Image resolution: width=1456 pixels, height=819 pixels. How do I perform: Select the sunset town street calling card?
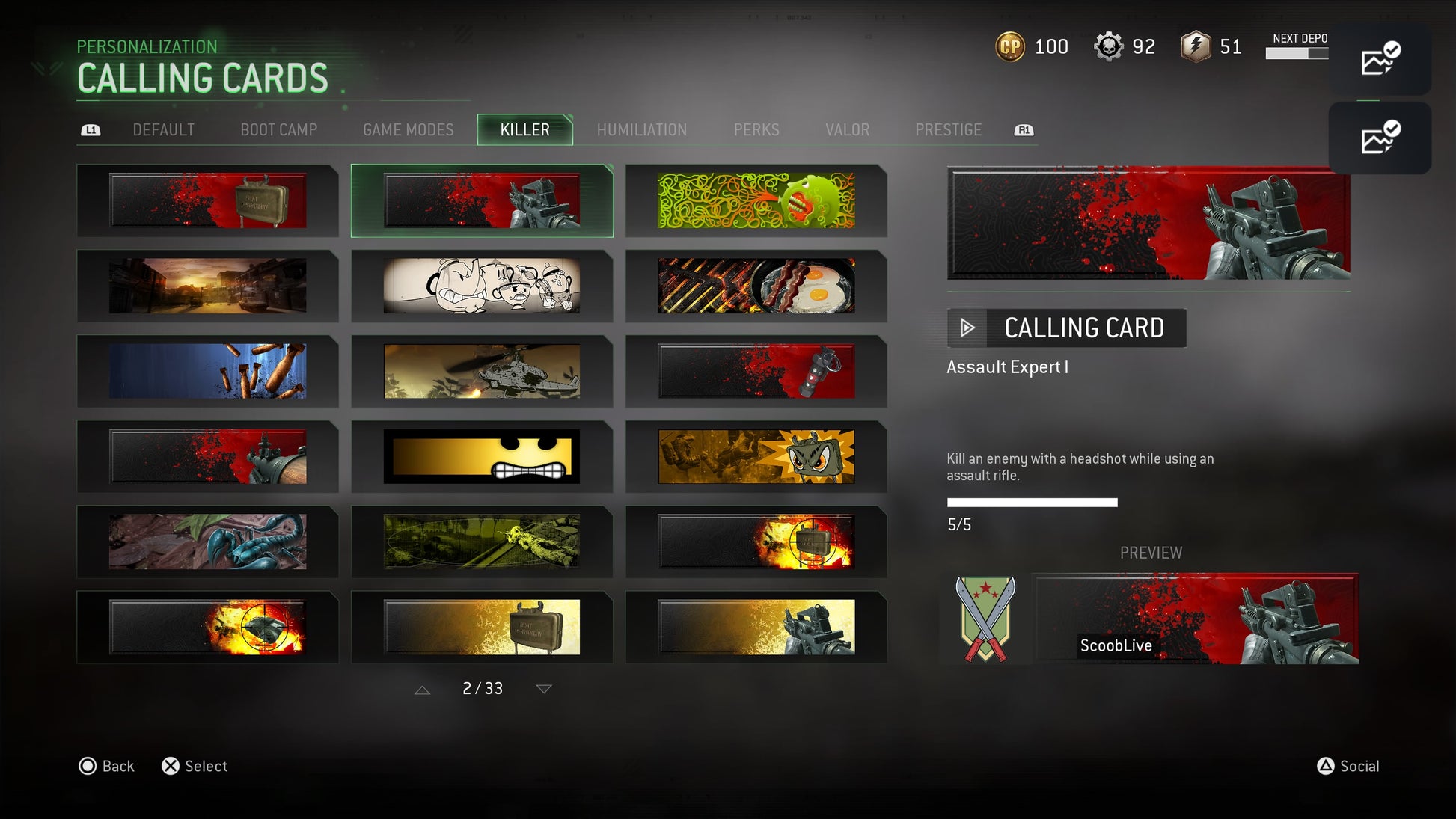pos(207,286)
